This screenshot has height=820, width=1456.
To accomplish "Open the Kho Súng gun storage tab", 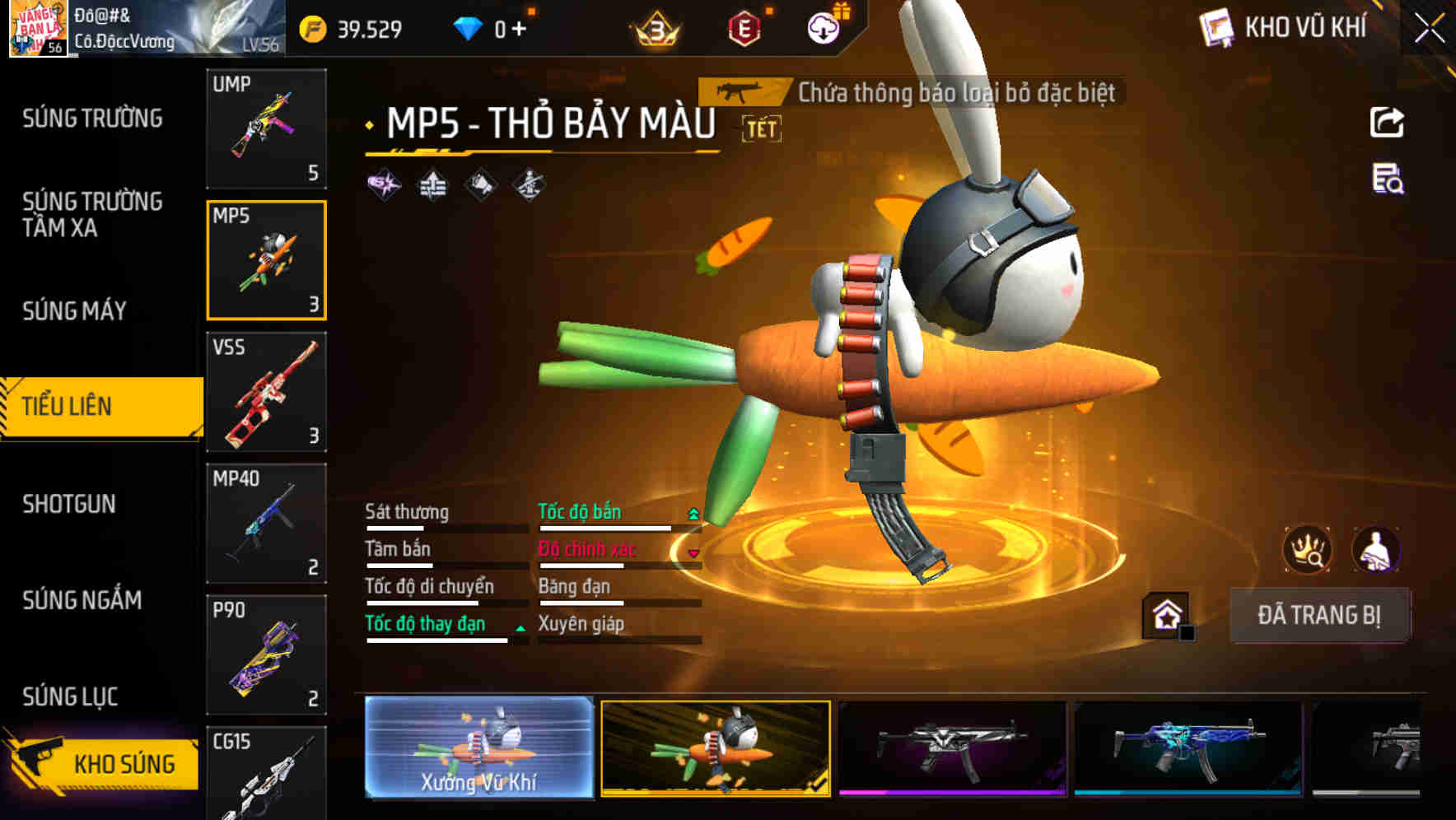I will 103,762.
